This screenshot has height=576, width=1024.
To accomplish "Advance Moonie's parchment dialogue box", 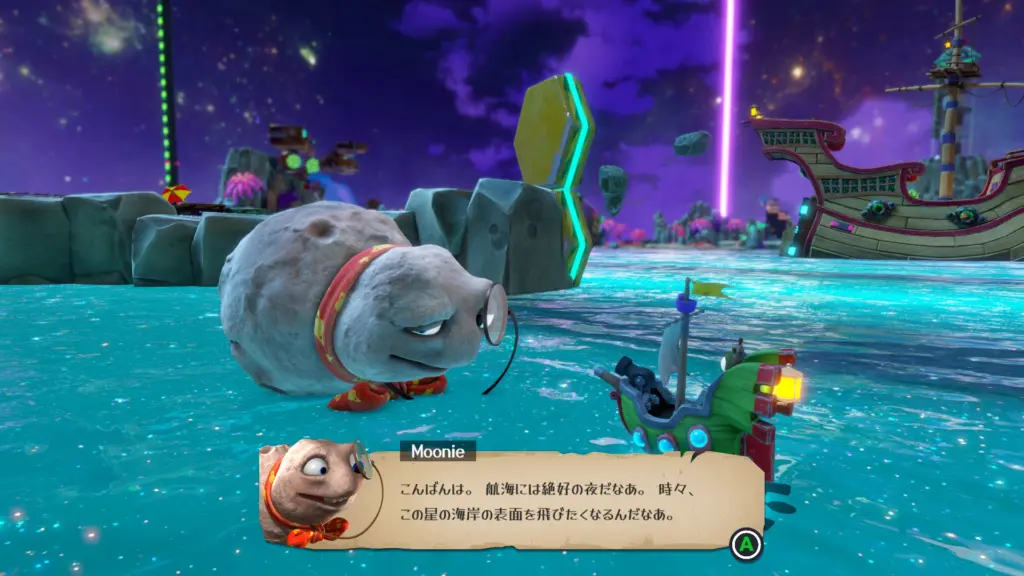I will pos(746,545).
